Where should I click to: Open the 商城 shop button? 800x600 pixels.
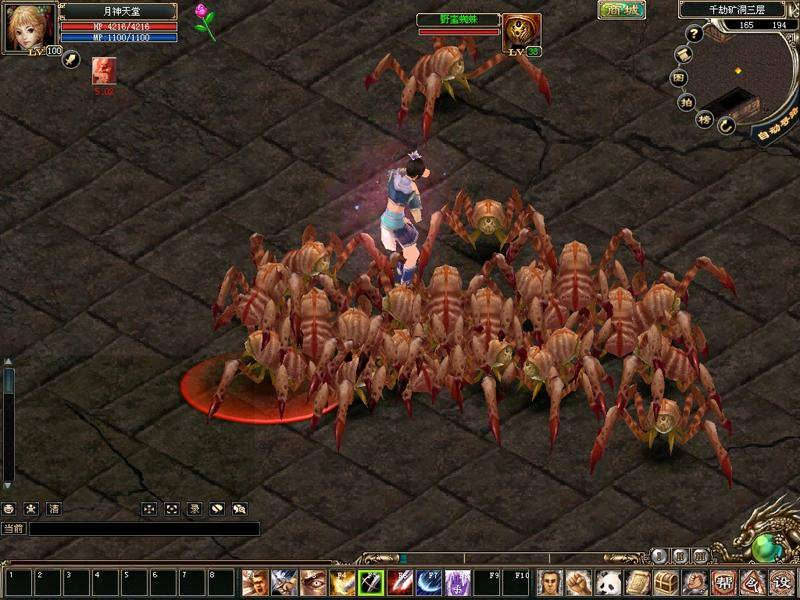pos(621,10)
